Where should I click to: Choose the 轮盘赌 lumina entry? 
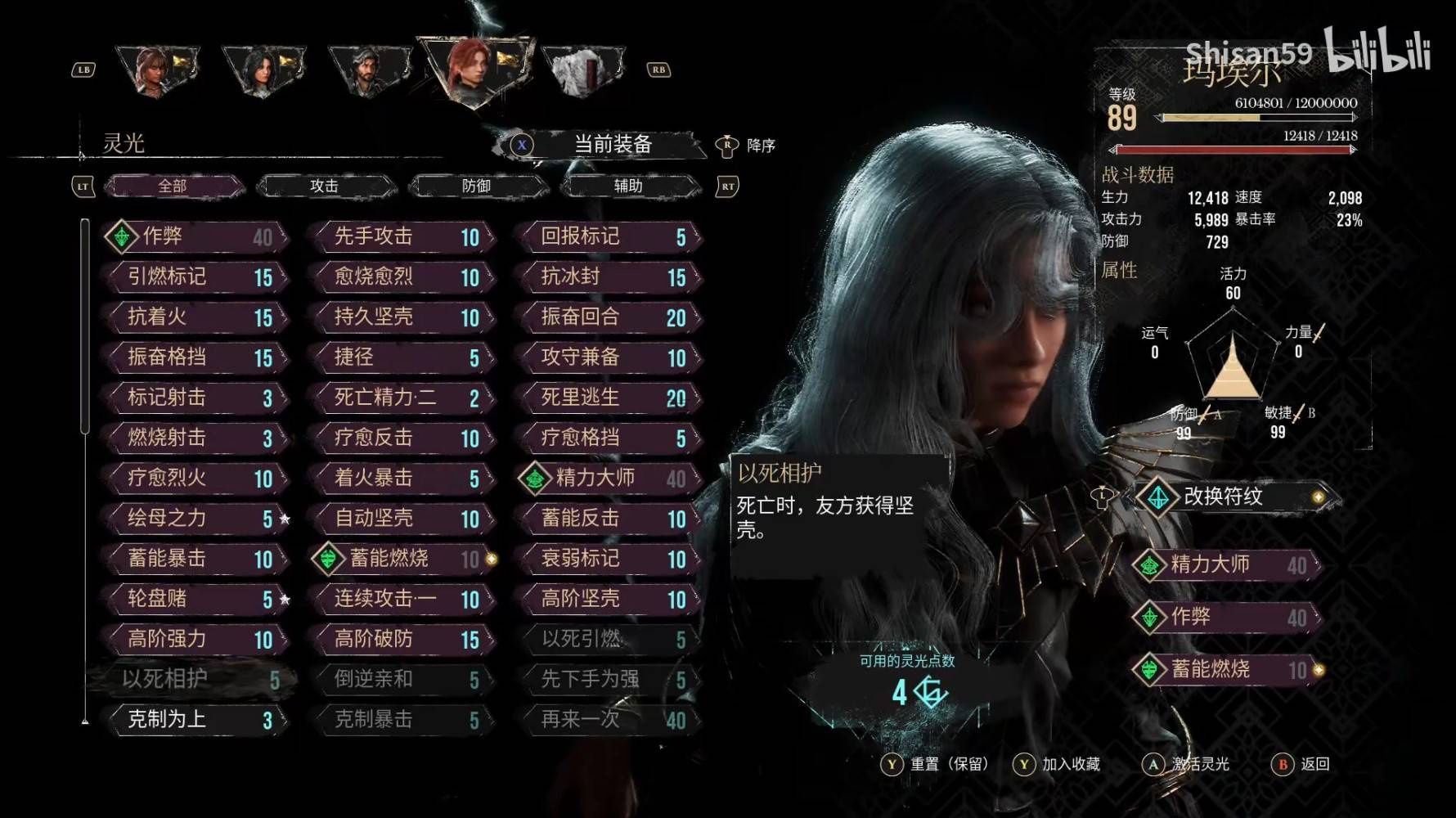click(x=196, y=599)
